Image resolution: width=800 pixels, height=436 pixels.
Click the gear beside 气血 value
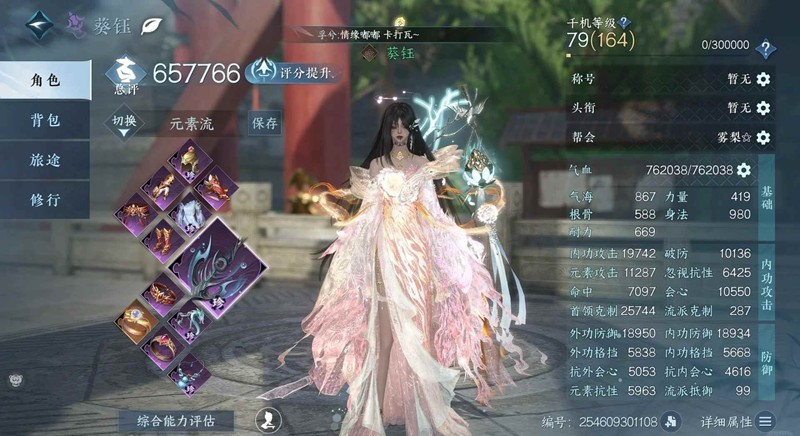pos(743,170)
